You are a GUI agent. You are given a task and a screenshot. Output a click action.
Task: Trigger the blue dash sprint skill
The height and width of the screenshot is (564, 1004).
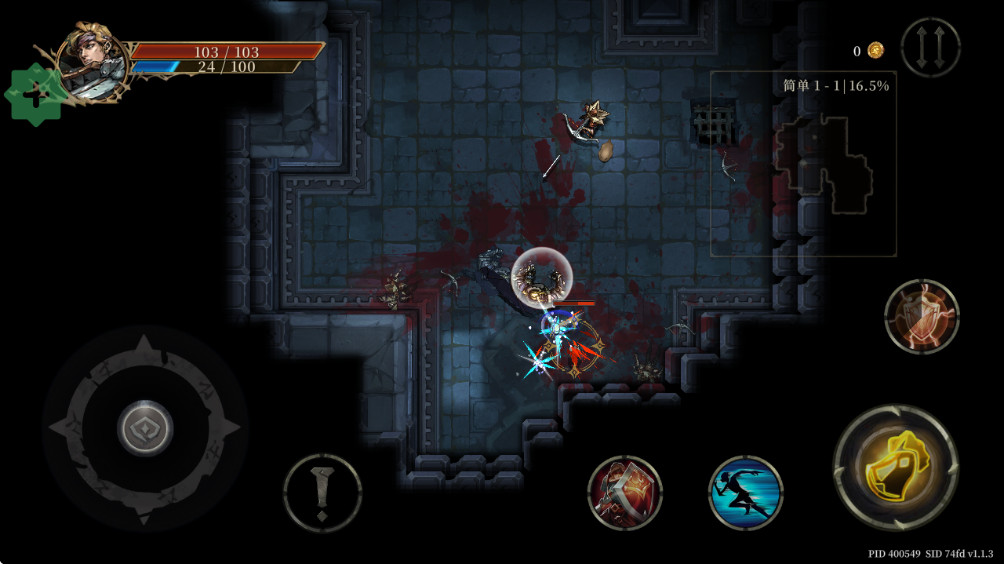point(745,492)
